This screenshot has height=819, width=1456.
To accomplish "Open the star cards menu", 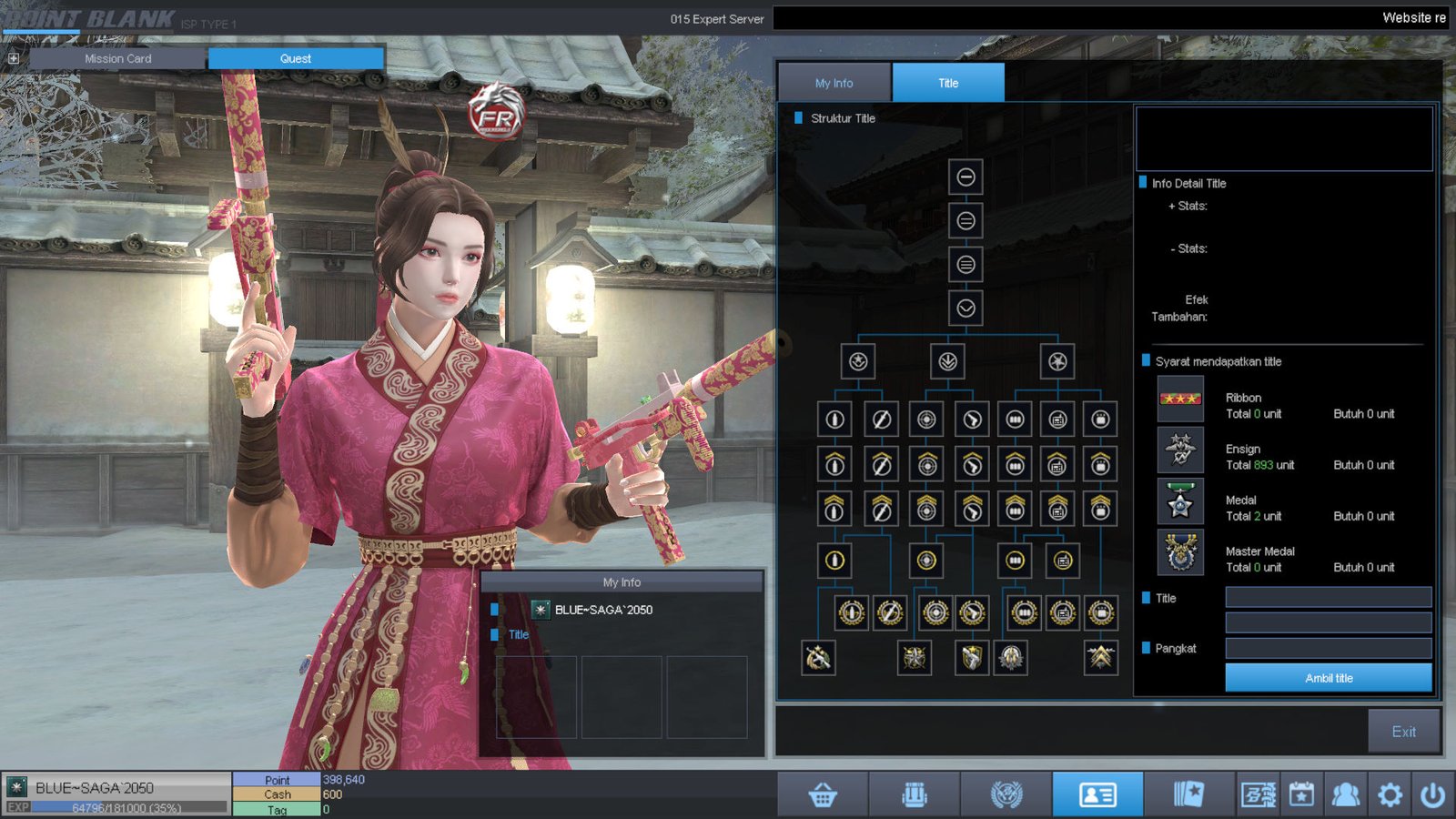I will [x=1188, y=795].
